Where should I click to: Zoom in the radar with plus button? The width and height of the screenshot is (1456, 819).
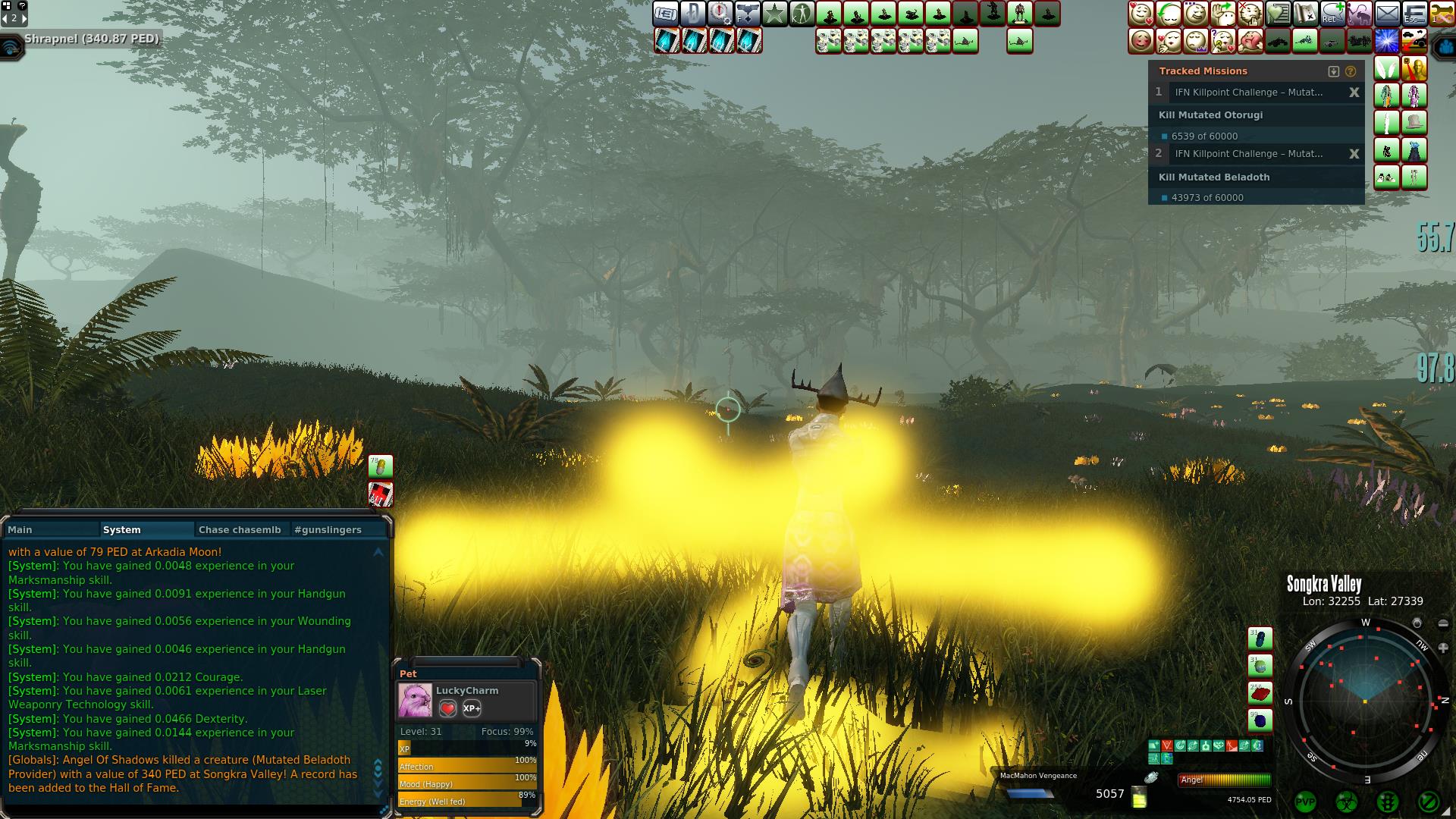pos(1443,648)
